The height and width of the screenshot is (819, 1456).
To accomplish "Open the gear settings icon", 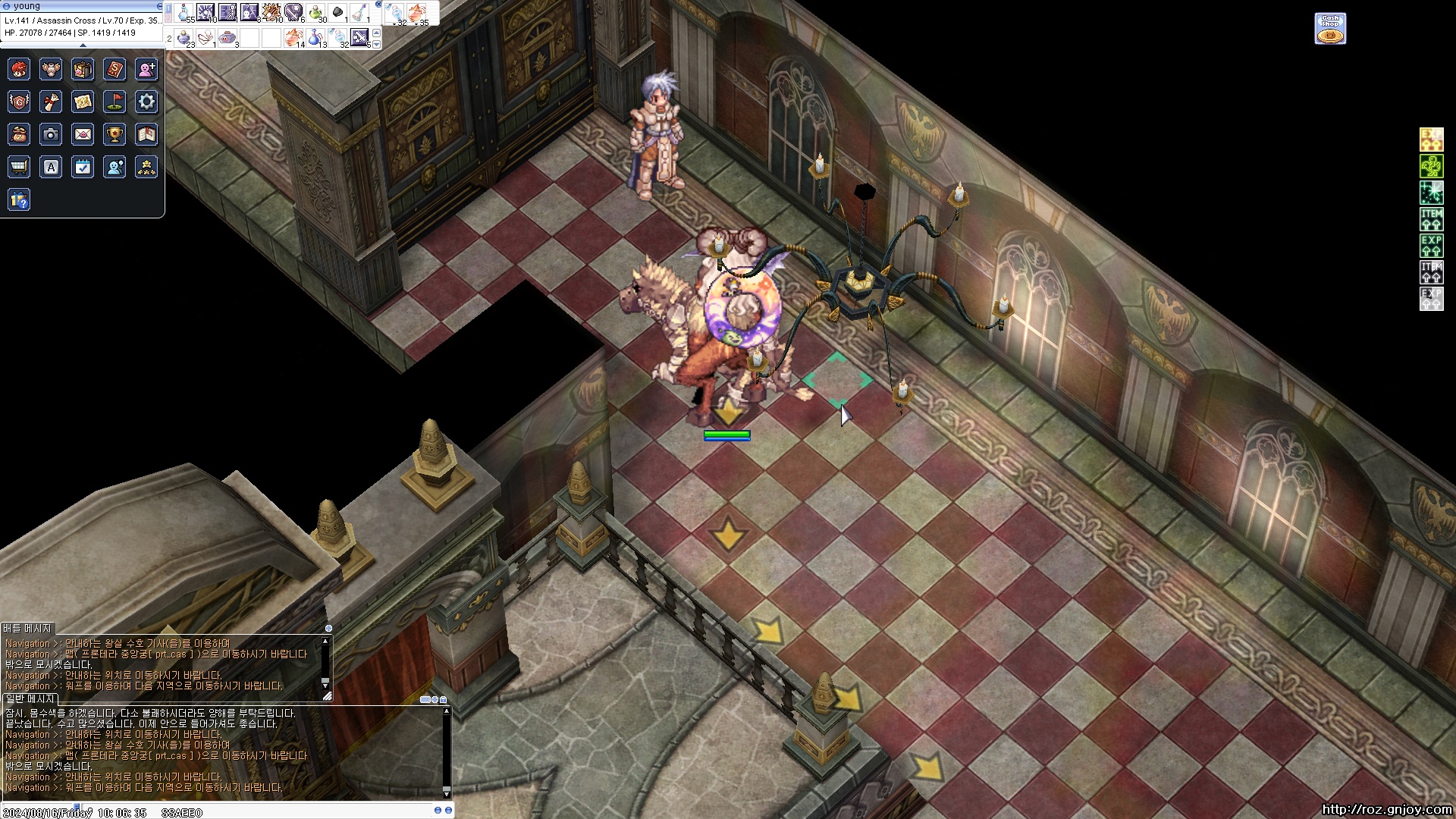I will click(x=146, y=102).
